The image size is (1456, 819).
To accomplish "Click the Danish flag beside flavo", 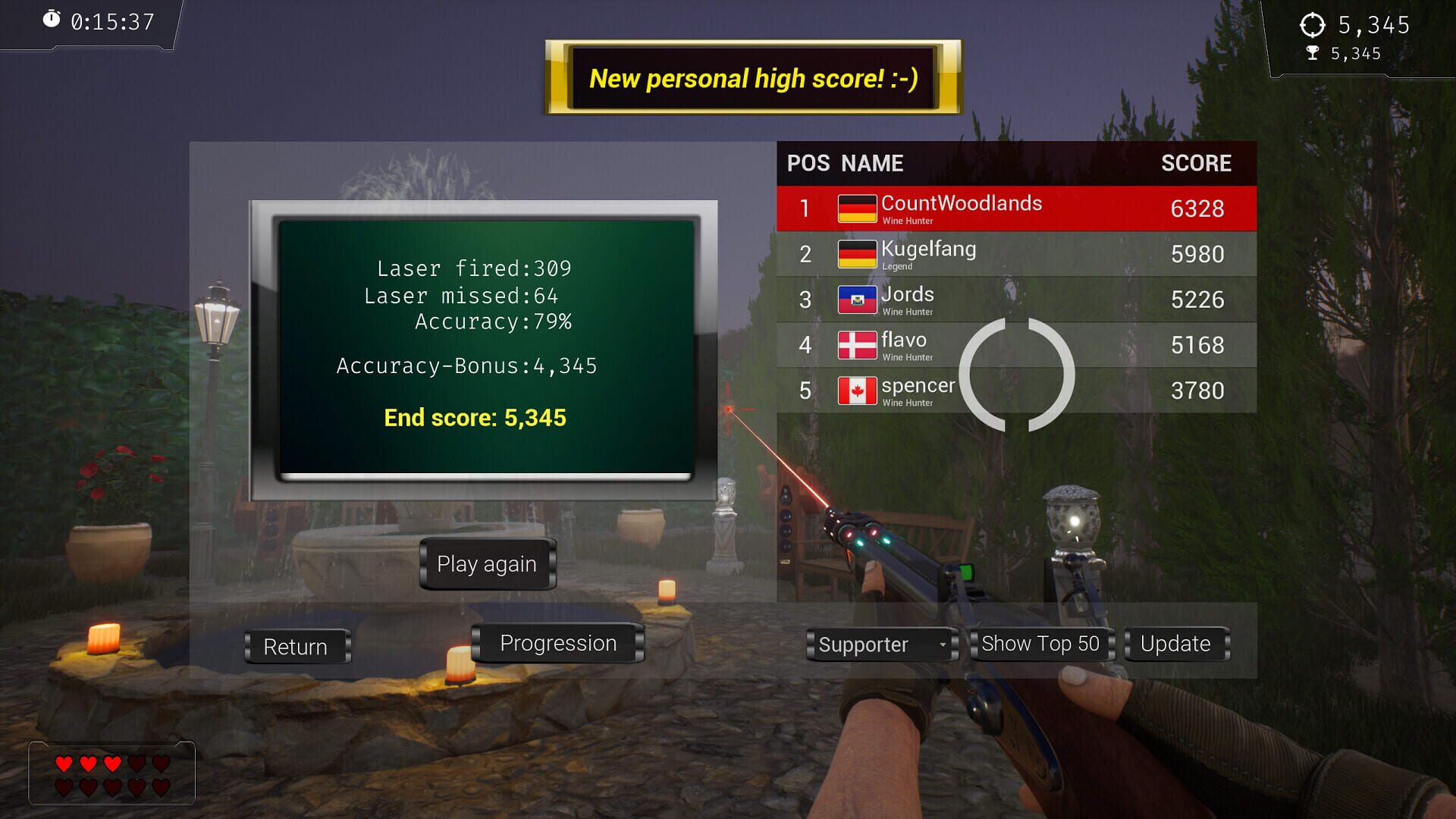I will tap(857, 344).
